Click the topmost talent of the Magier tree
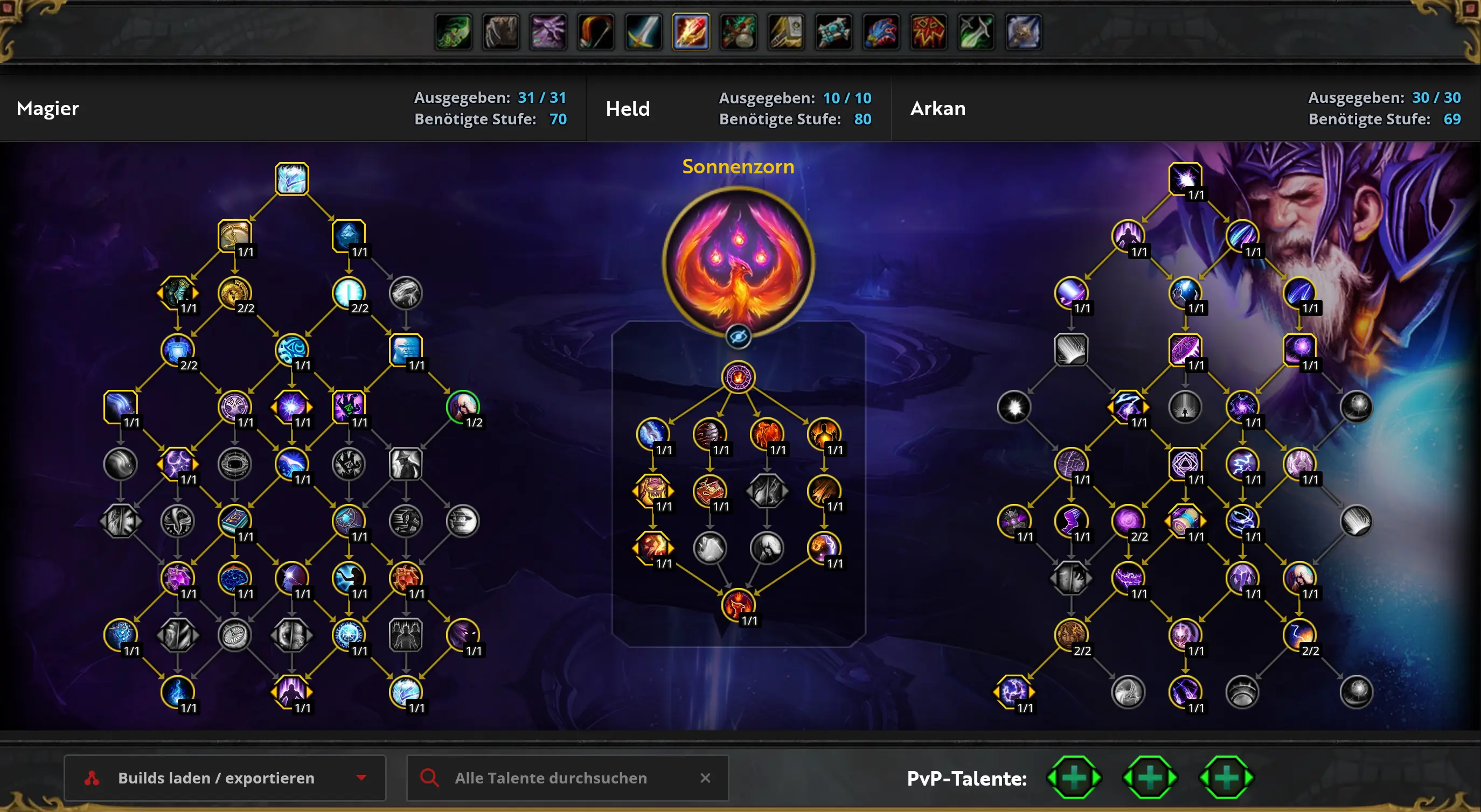 pyautogui.click(x=291, y=179)
